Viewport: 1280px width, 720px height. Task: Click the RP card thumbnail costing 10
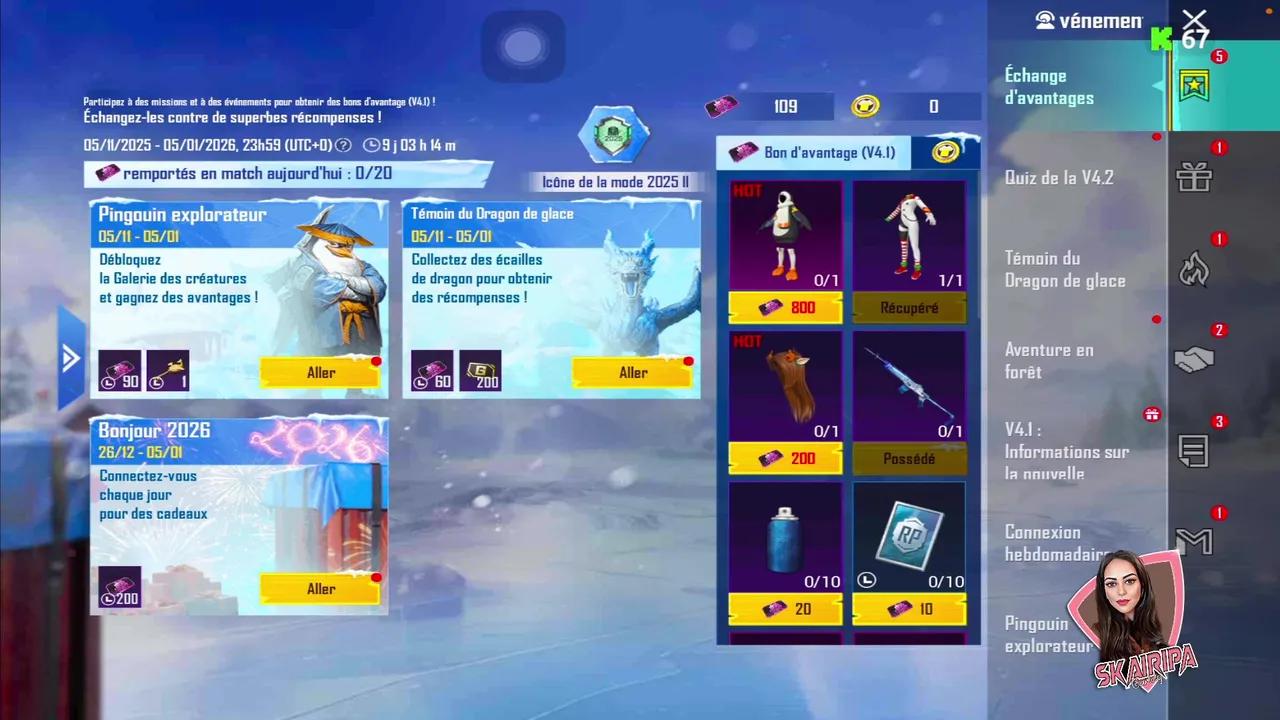coord(908,535)
